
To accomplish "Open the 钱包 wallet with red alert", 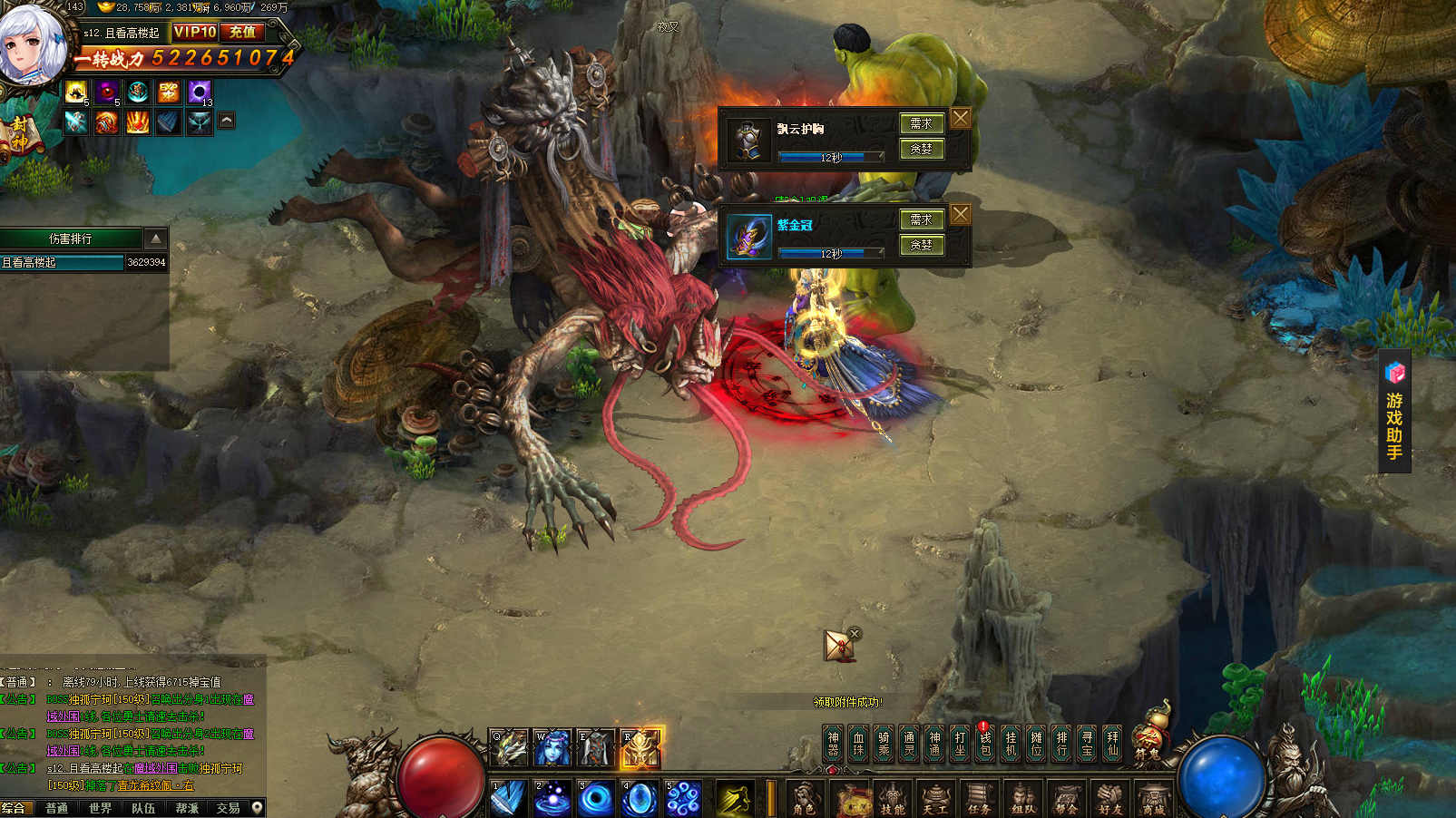I will tap(985, 744).
